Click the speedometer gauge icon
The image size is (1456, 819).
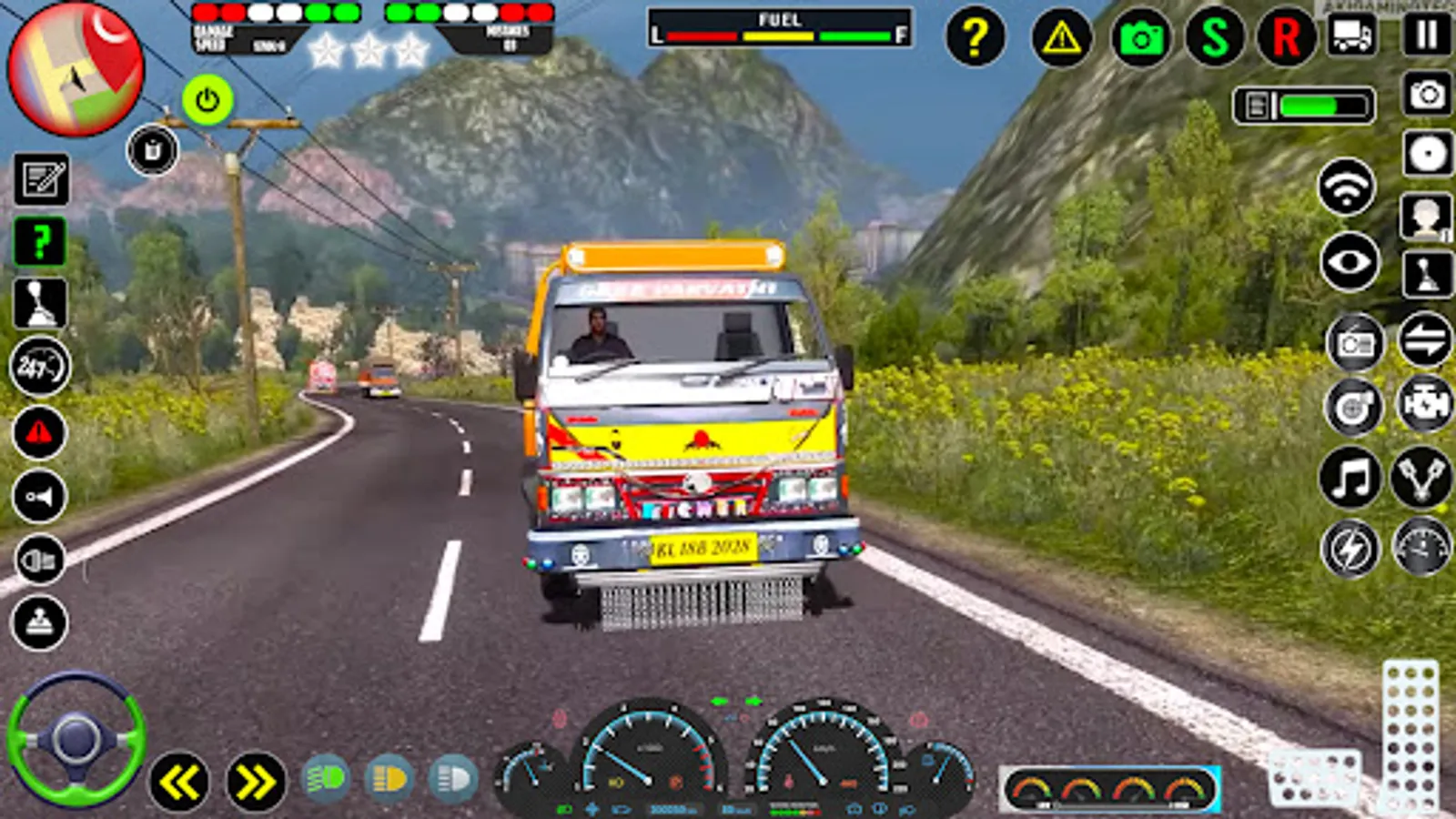(1420, 546)
